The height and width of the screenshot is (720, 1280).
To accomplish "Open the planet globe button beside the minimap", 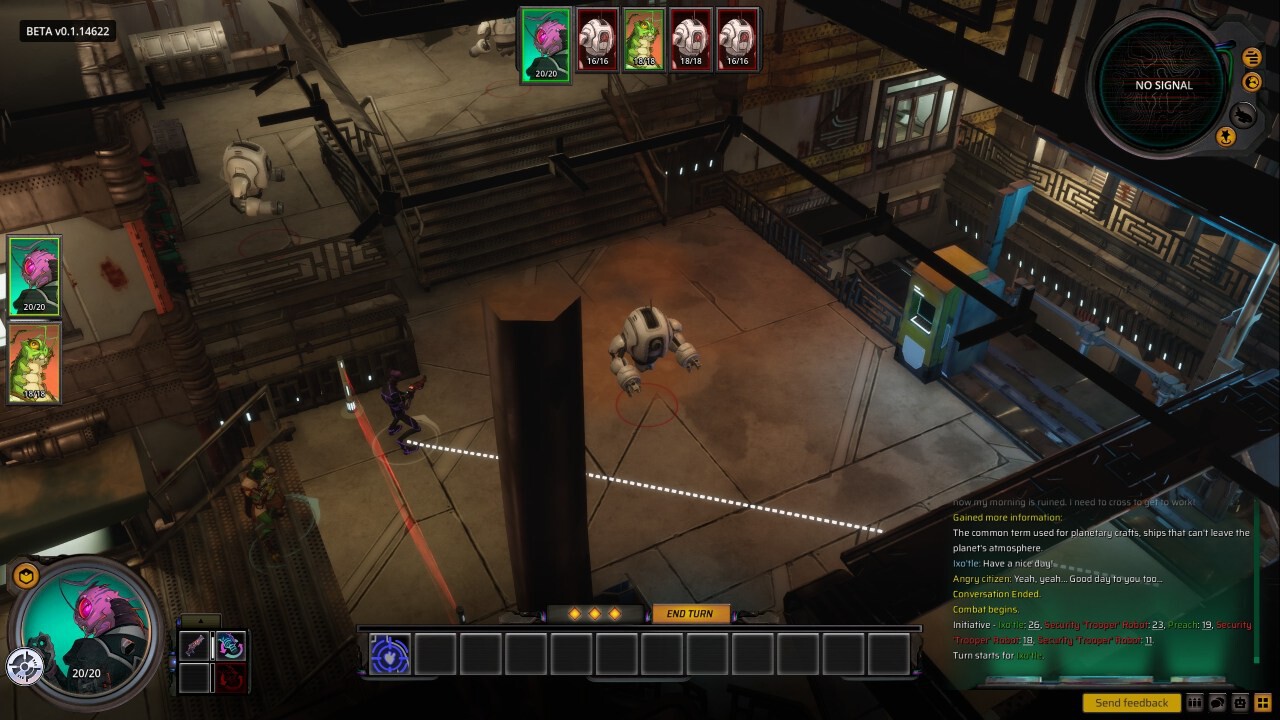I will click(x=1251, y=82).
